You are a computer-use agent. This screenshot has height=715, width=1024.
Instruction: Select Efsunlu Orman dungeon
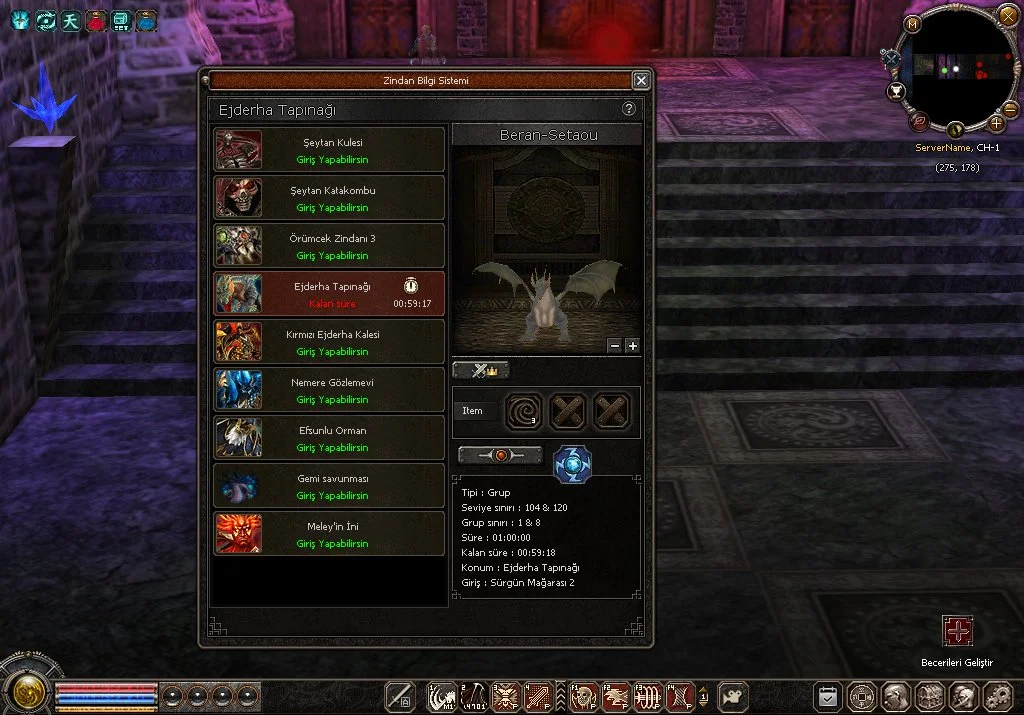click(x=329, y=438)
